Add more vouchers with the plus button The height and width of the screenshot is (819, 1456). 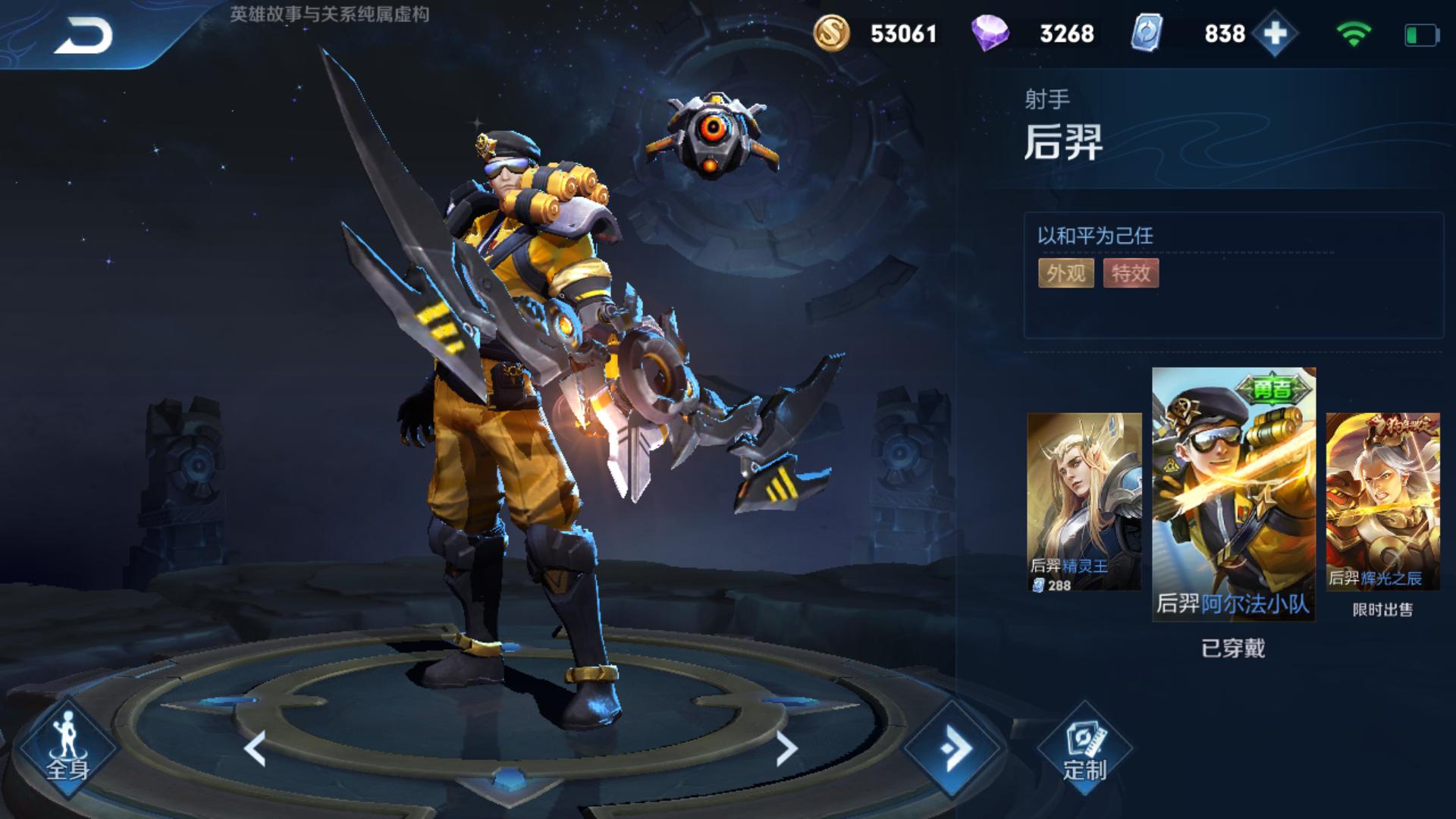[x=1275, y=34]
